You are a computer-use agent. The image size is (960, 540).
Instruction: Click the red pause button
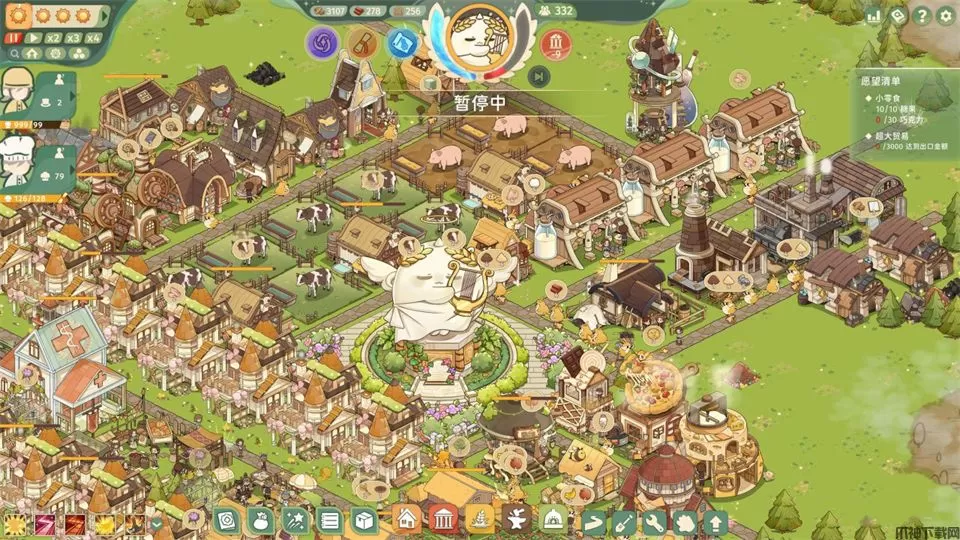tap(14, 37)
